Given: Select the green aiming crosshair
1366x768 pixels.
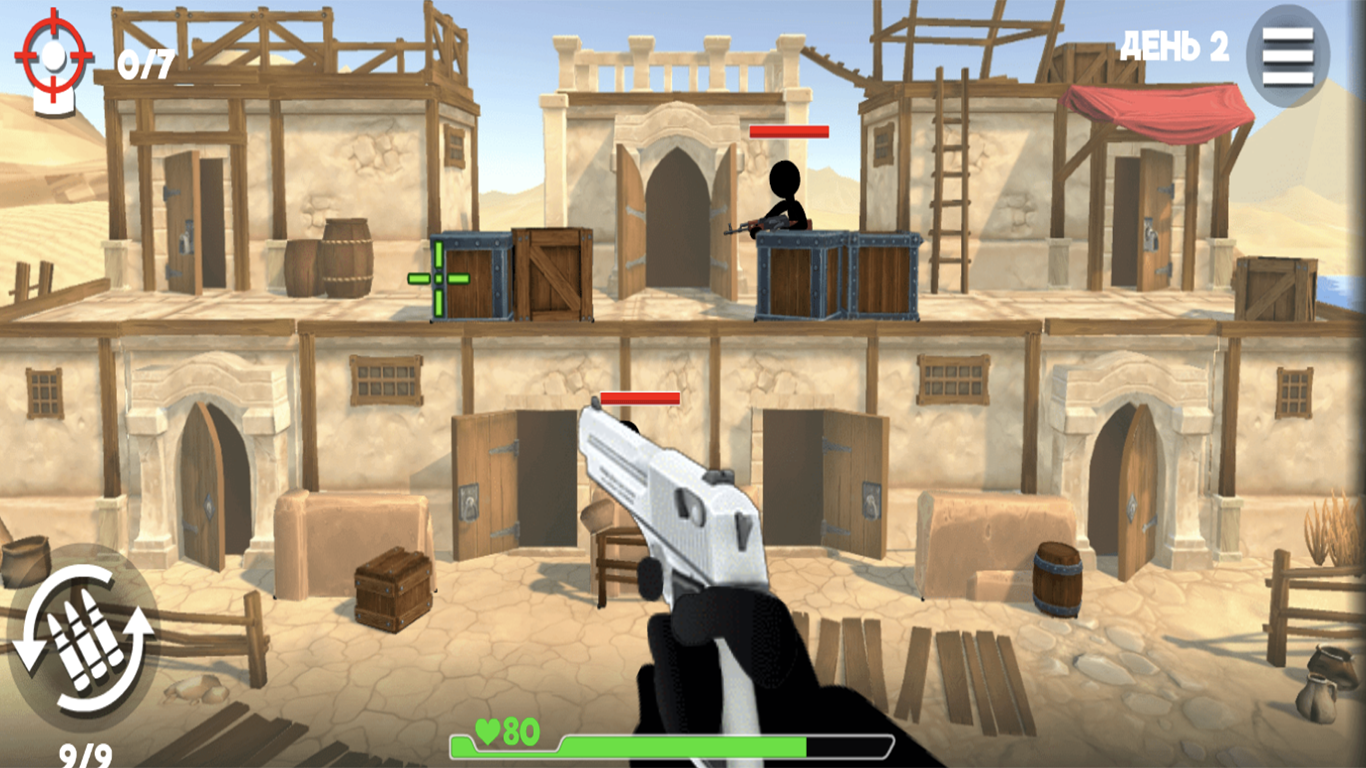Looking at the screenshot, I should coord(438,278).
